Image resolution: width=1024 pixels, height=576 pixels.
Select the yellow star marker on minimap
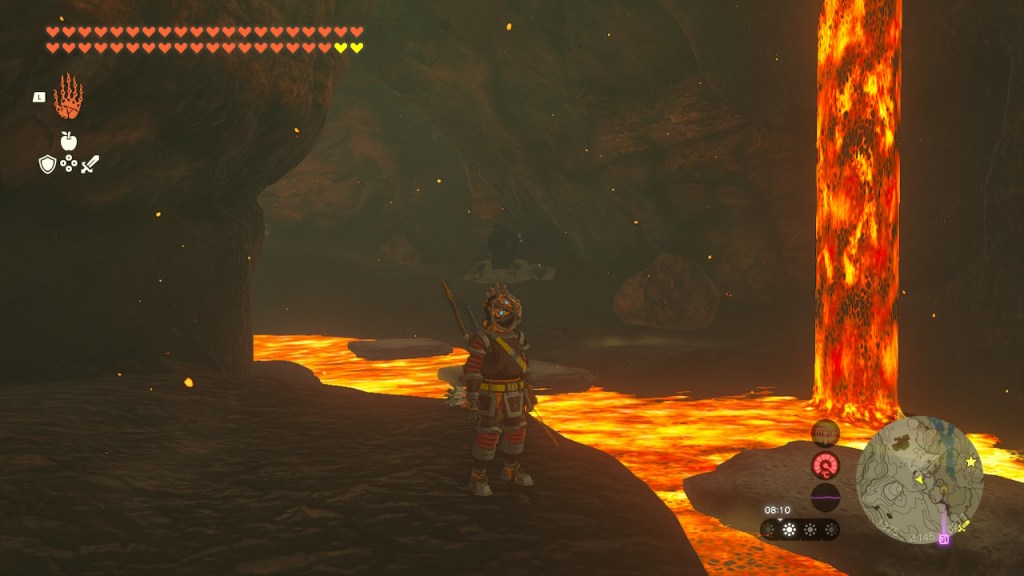tap(970, 462)
